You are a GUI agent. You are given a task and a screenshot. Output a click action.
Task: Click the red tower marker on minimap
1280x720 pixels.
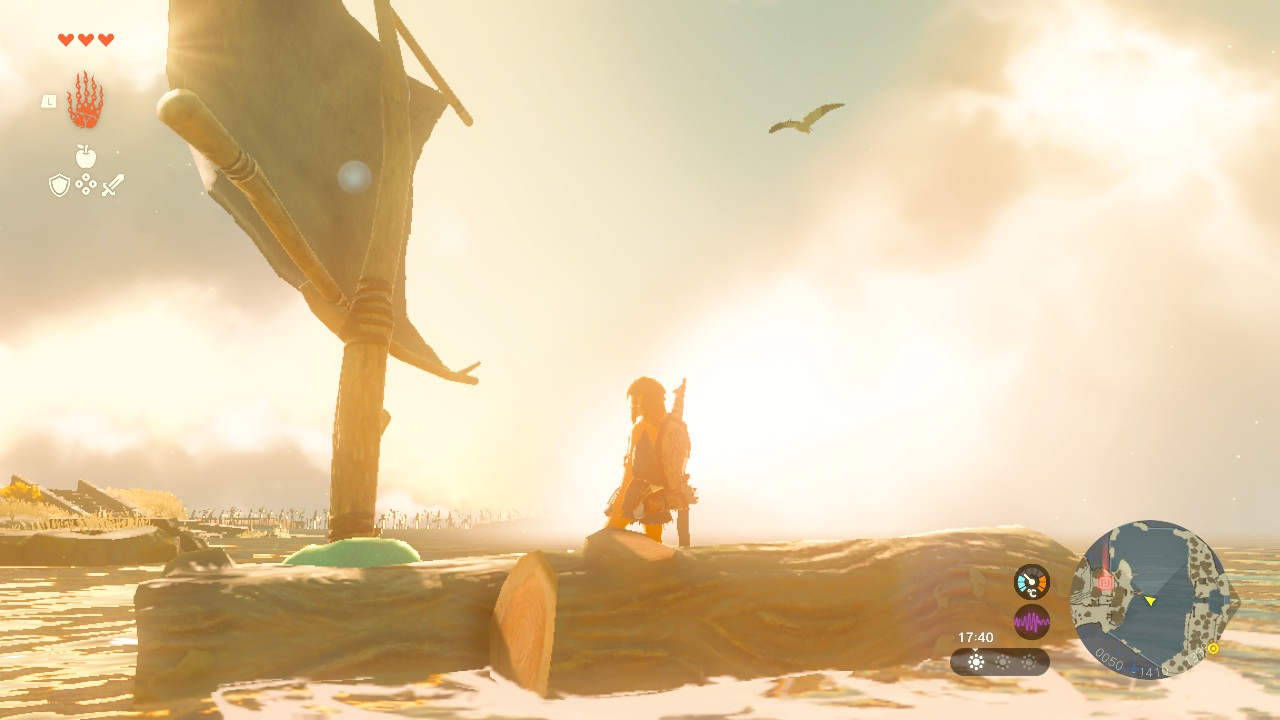(x=1105, y=581)
